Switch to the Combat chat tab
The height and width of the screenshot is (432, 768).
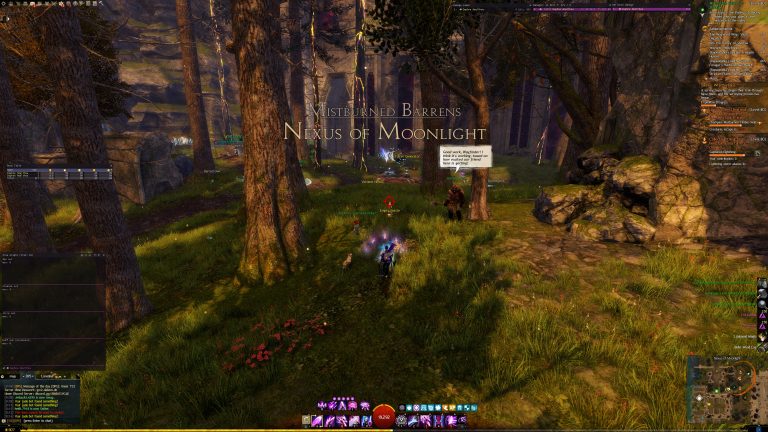tap(47, 375)
